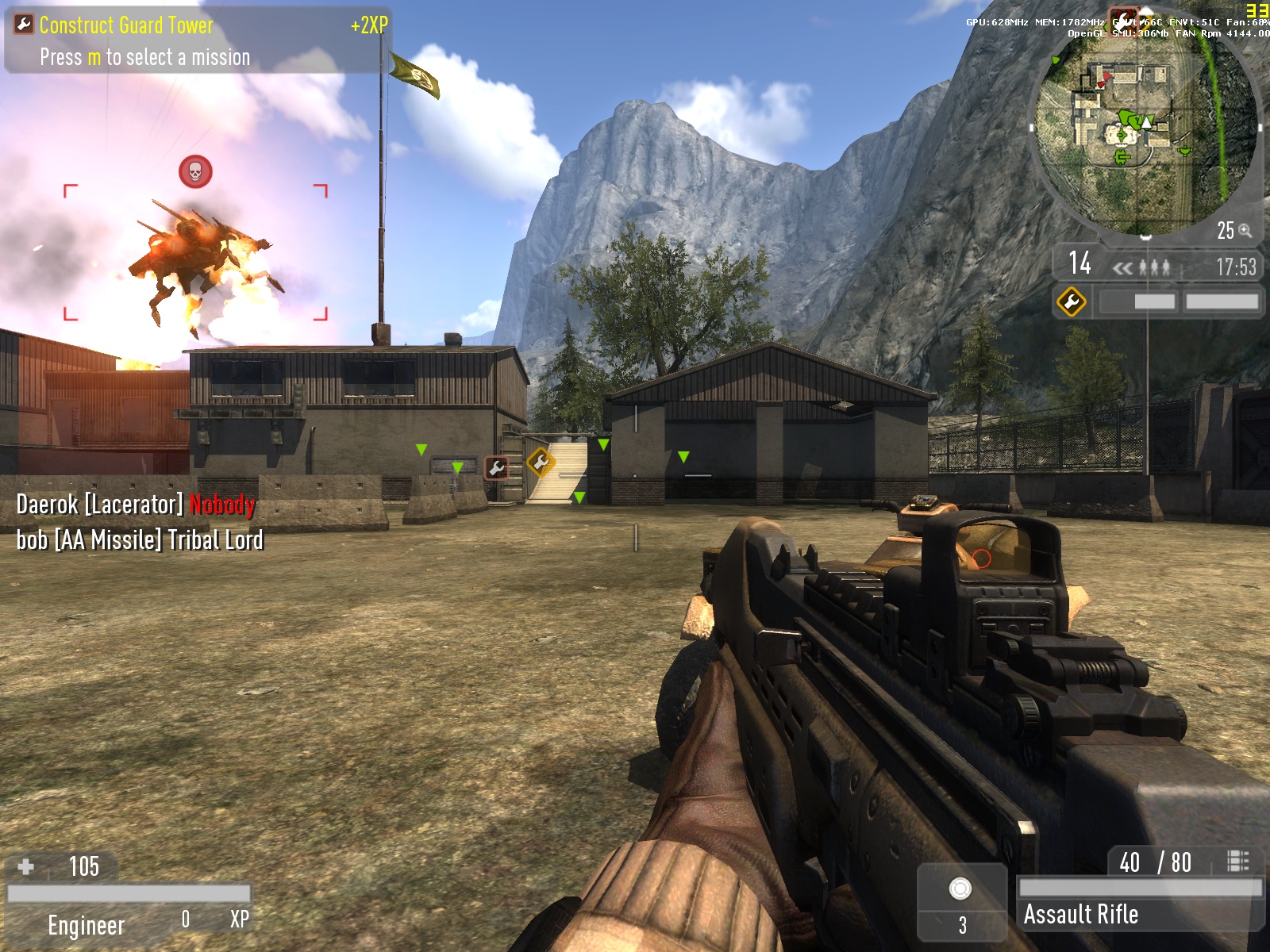Choose the grenade slot showing 3
The width and height of the screenshot is (1270, 952).
[x=961, y=902]
